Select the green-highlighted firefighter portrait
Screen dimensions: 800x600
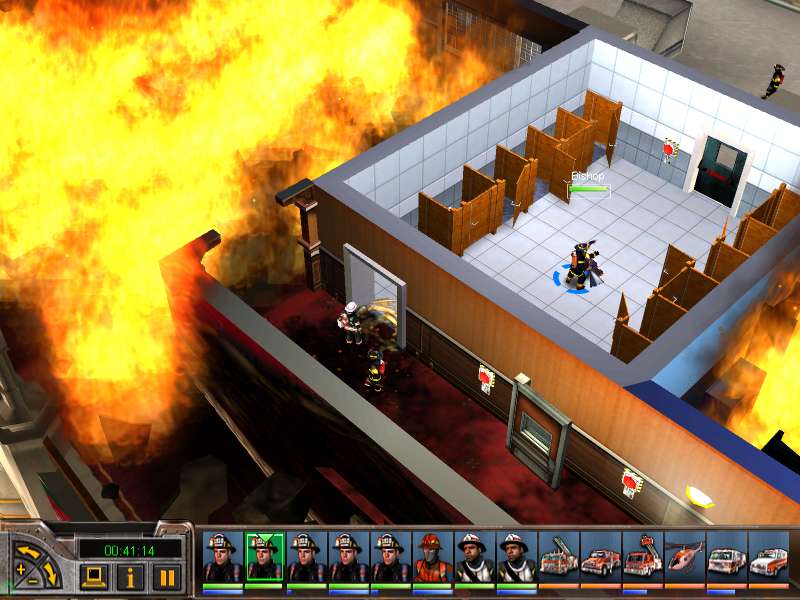coord(264,557)
